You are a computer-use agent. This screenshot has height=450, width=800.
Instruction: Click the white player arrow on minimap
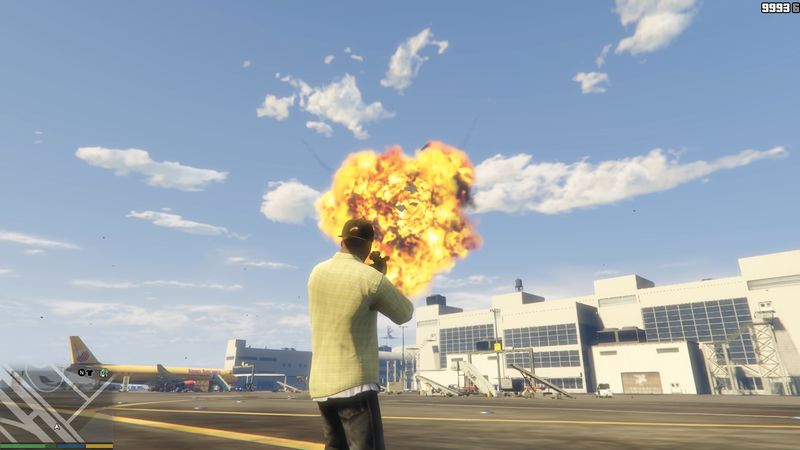tap(57, 426)
